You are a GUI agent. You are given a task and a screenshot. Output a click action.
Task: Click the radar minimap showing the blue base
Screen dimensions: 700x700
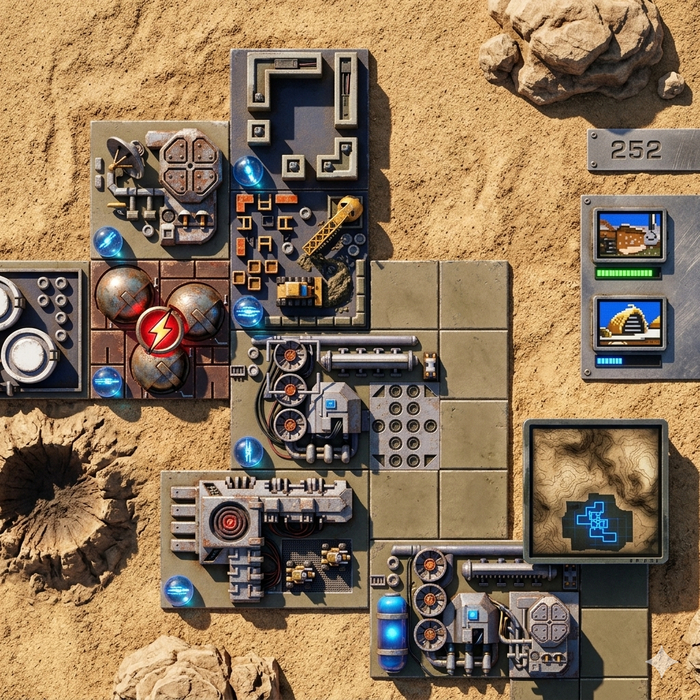(x=596, y=490)
